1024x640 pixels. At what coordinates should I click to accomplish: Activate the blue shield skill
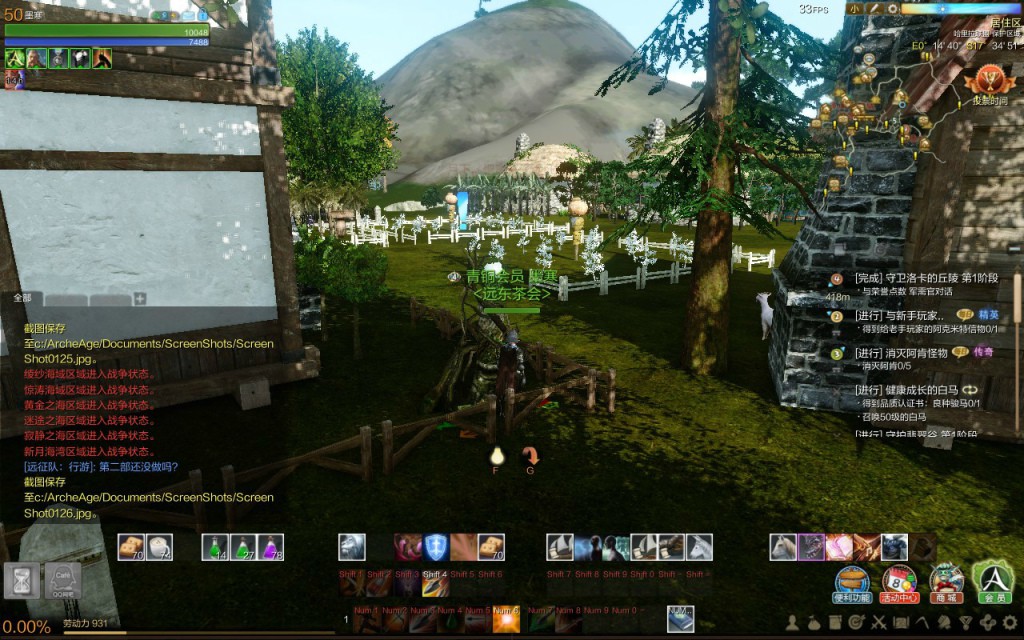click(434, 547)
